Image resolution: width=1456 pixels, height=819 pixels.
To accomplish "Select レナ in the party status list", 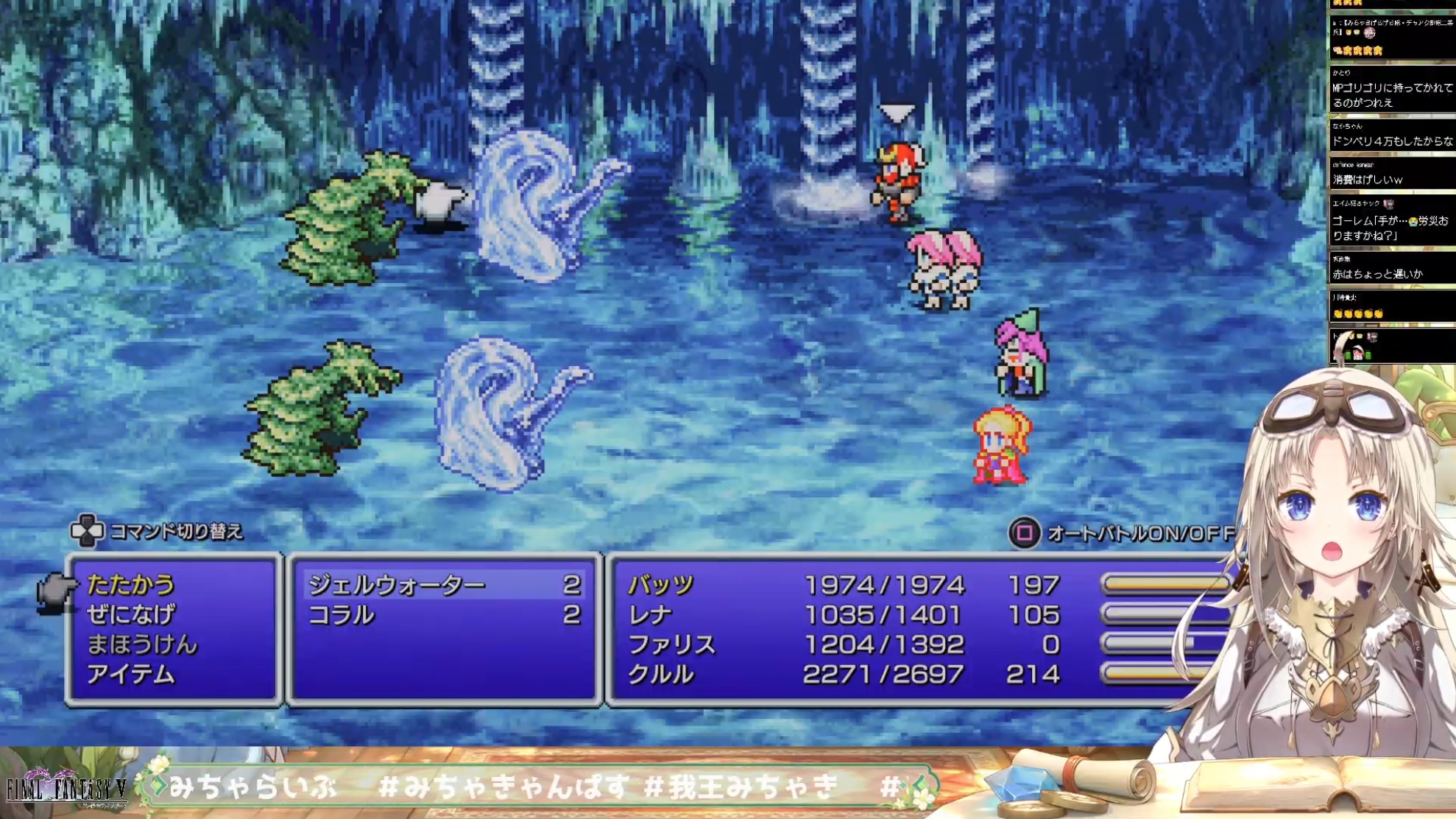I will pyautogui.click(x=651, y=615).
